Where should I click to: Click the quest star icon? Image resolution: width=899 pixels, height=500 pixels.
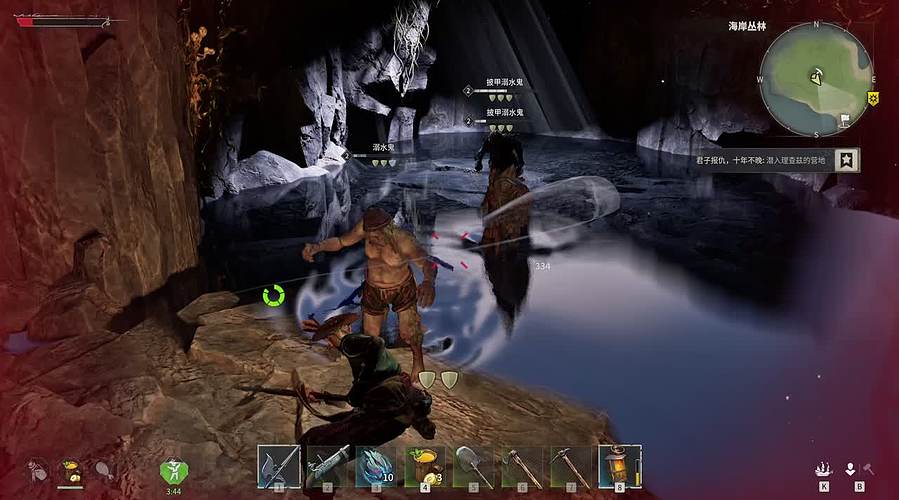pos(847,159)
